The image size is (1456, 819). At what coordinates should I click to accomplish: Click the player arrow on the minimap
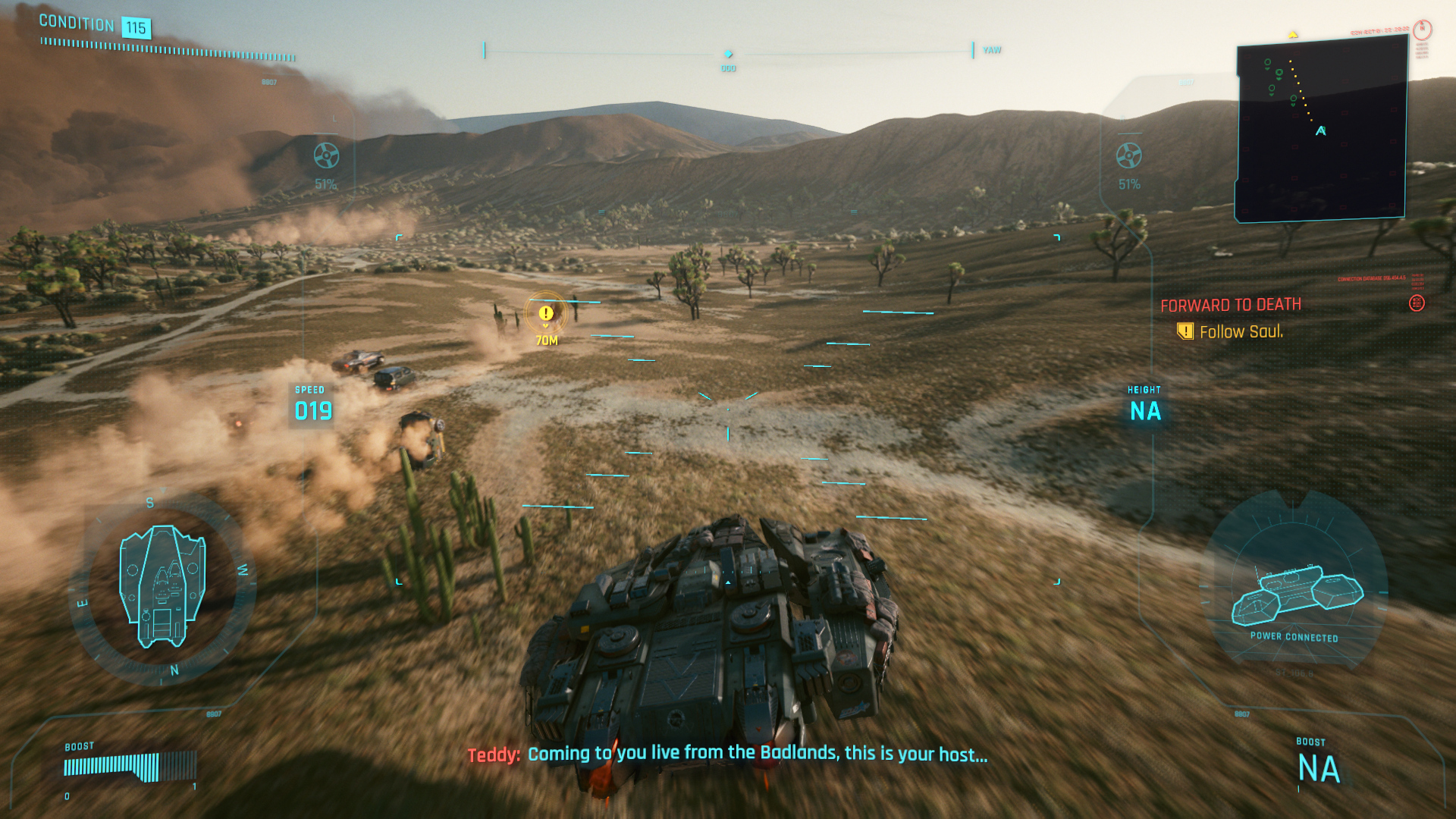click(x=1321, y=131)
